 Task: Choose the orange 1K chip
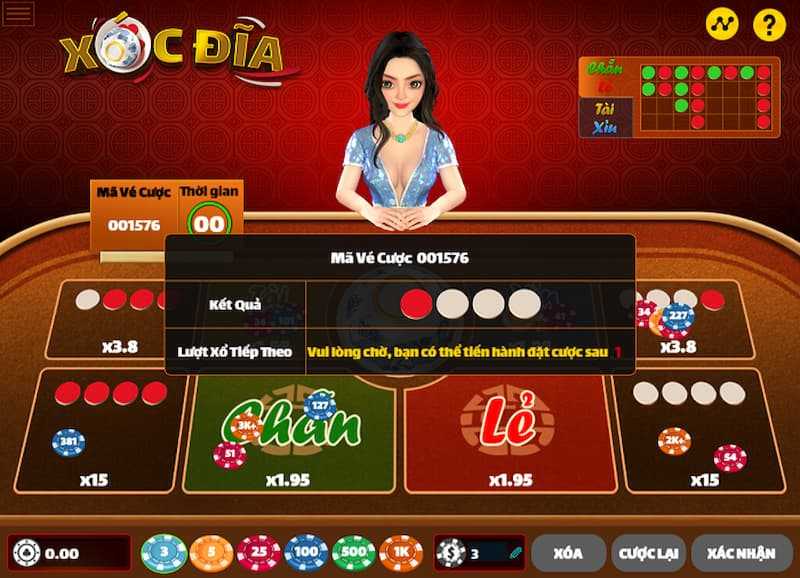pyautogui.click(x=400, y=552)
